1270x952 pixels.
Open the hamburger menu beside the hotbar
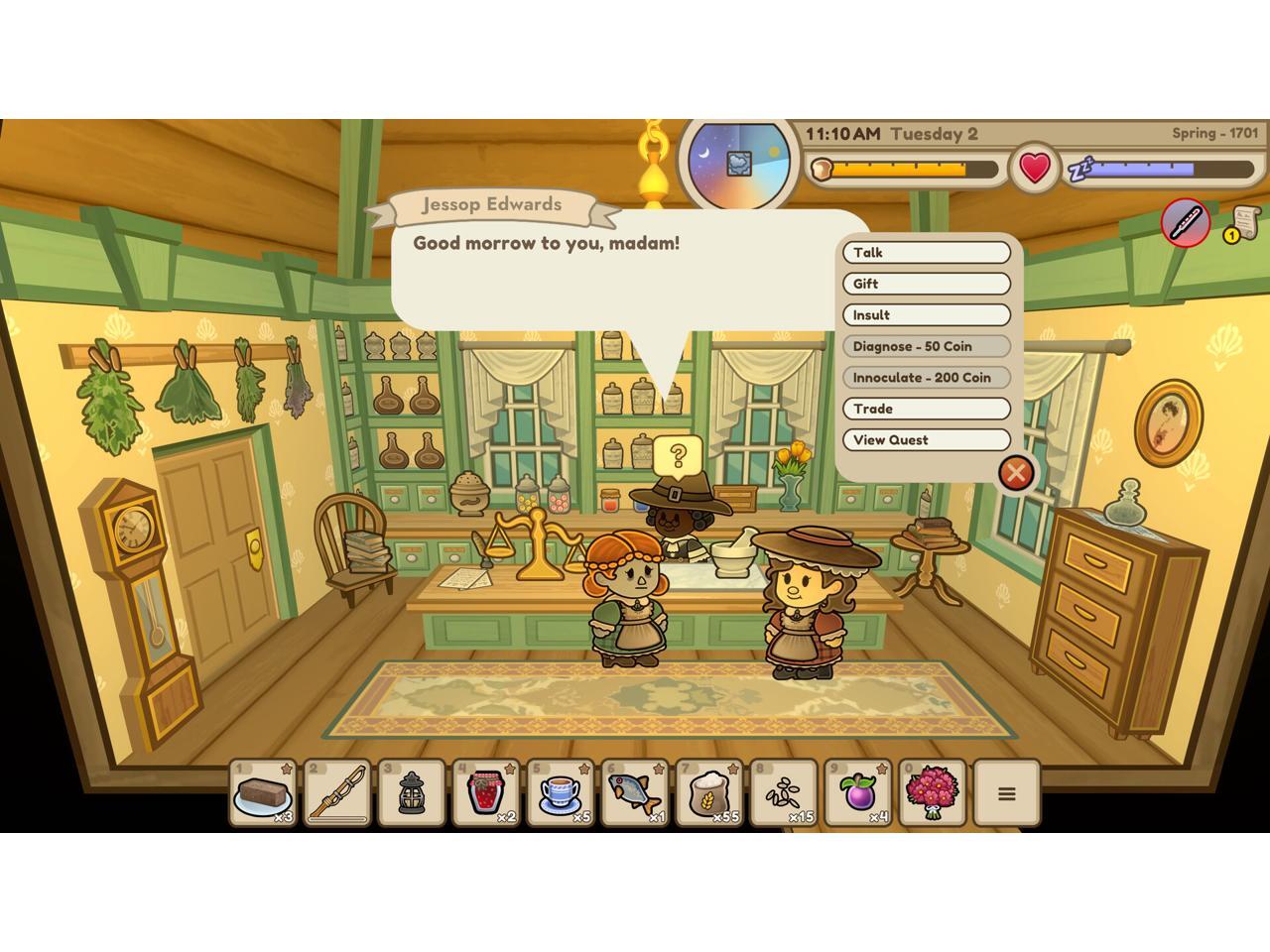[x=1006, y=793]
